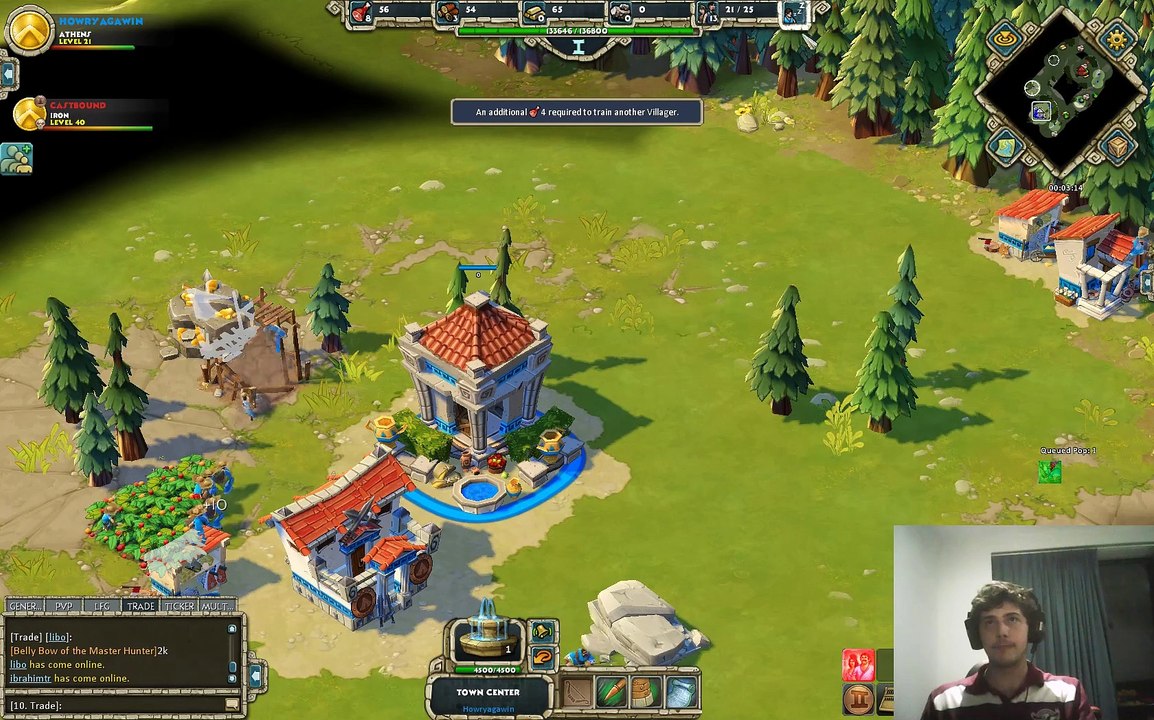Click the orange return arrow button
This screenshot has height=720, width=1154.
(x=541, y=657)
